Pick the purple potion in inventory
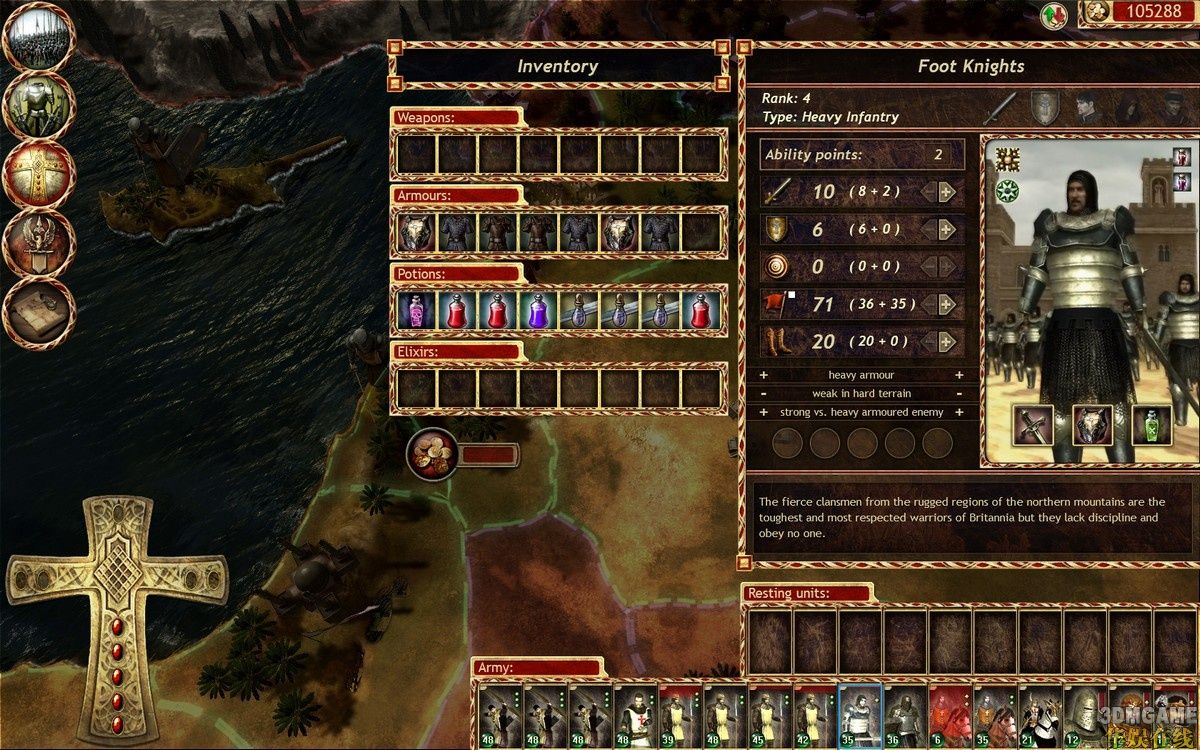1200x750 pixels. tap(537, 311)
